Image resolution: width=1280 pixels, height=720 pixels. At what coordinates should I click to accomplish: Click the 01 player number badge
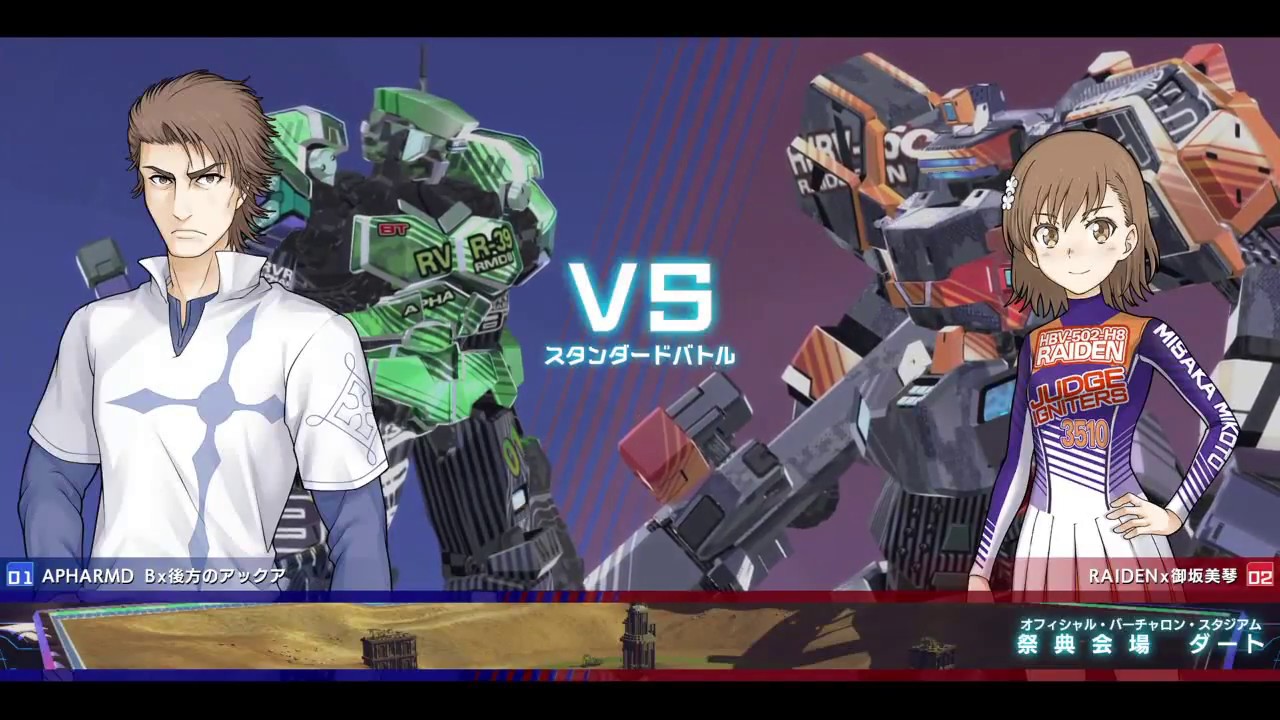(19, 575)
